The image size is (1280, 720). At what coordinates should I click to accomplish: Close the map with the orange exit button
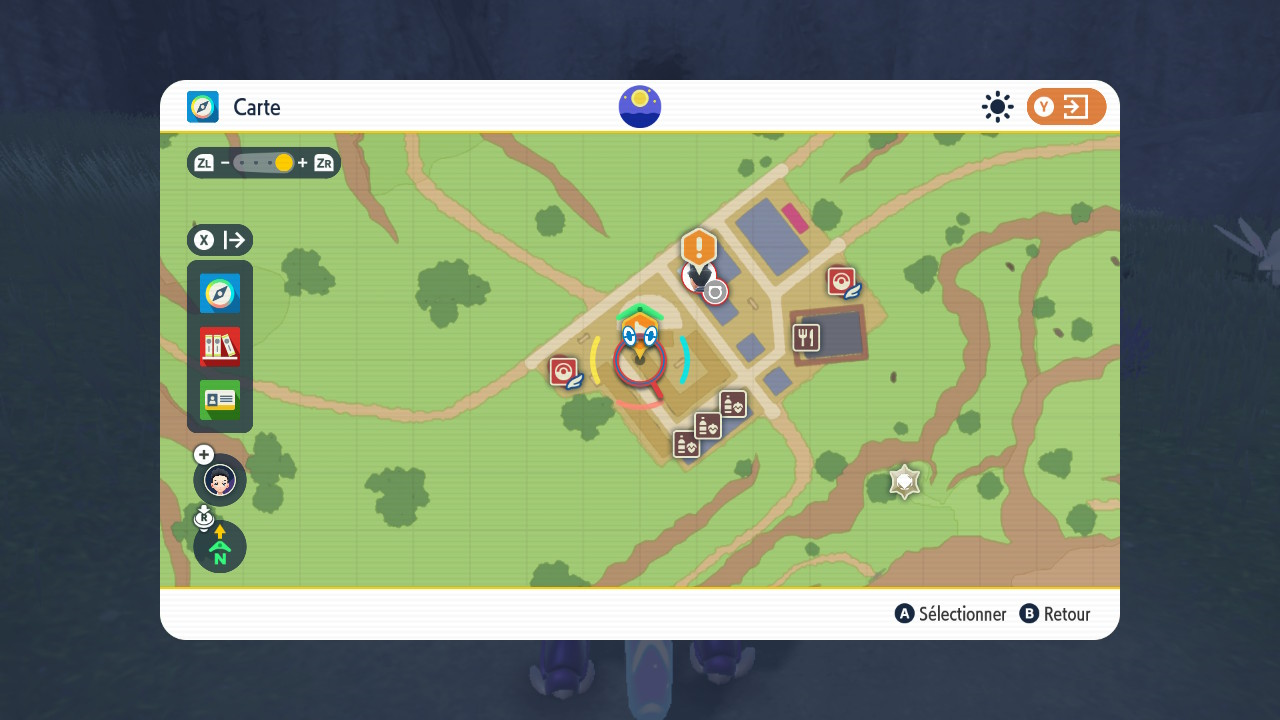(x=1066, y=107)
